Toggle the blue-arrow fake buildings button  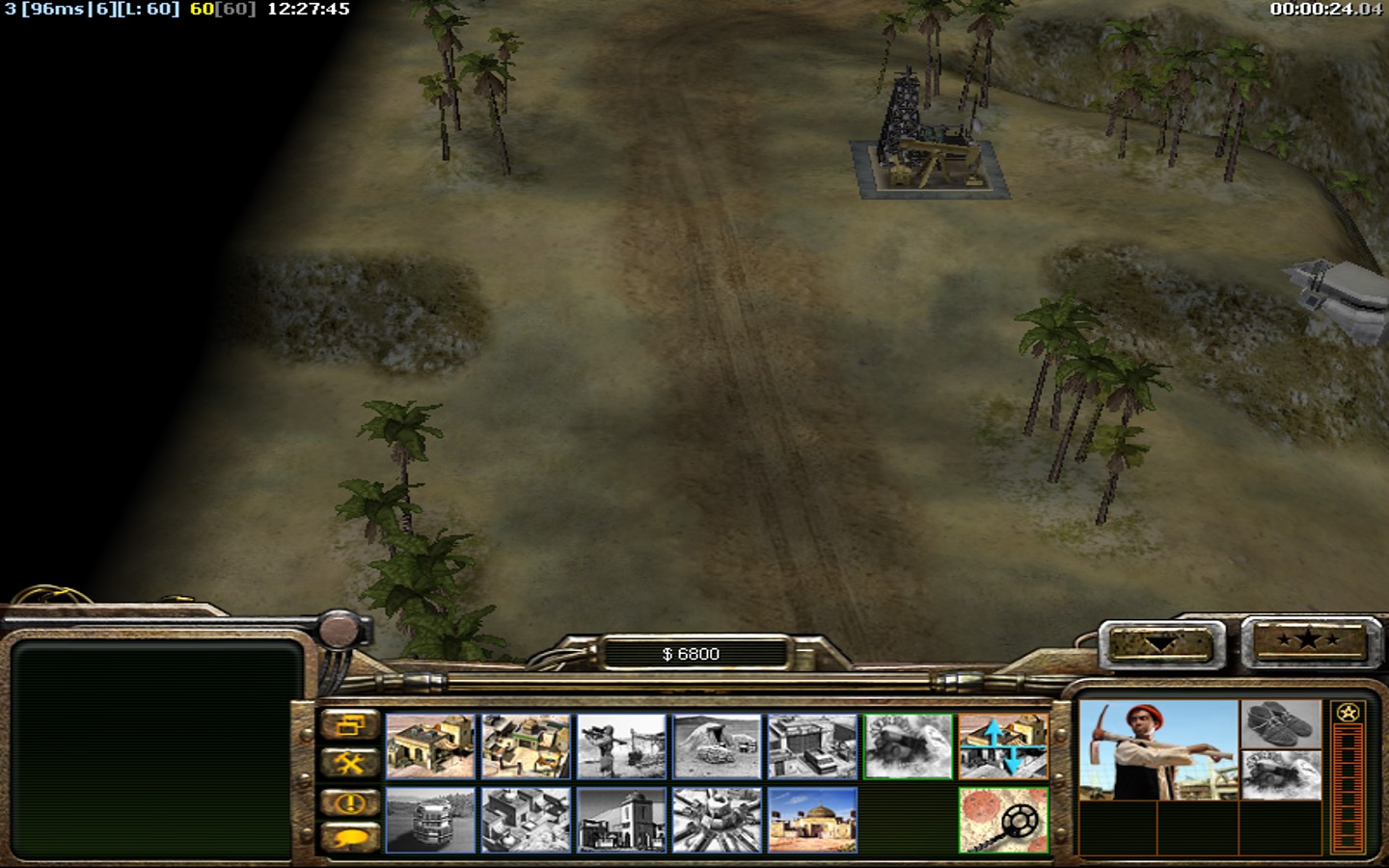[x=1003, y=746]
